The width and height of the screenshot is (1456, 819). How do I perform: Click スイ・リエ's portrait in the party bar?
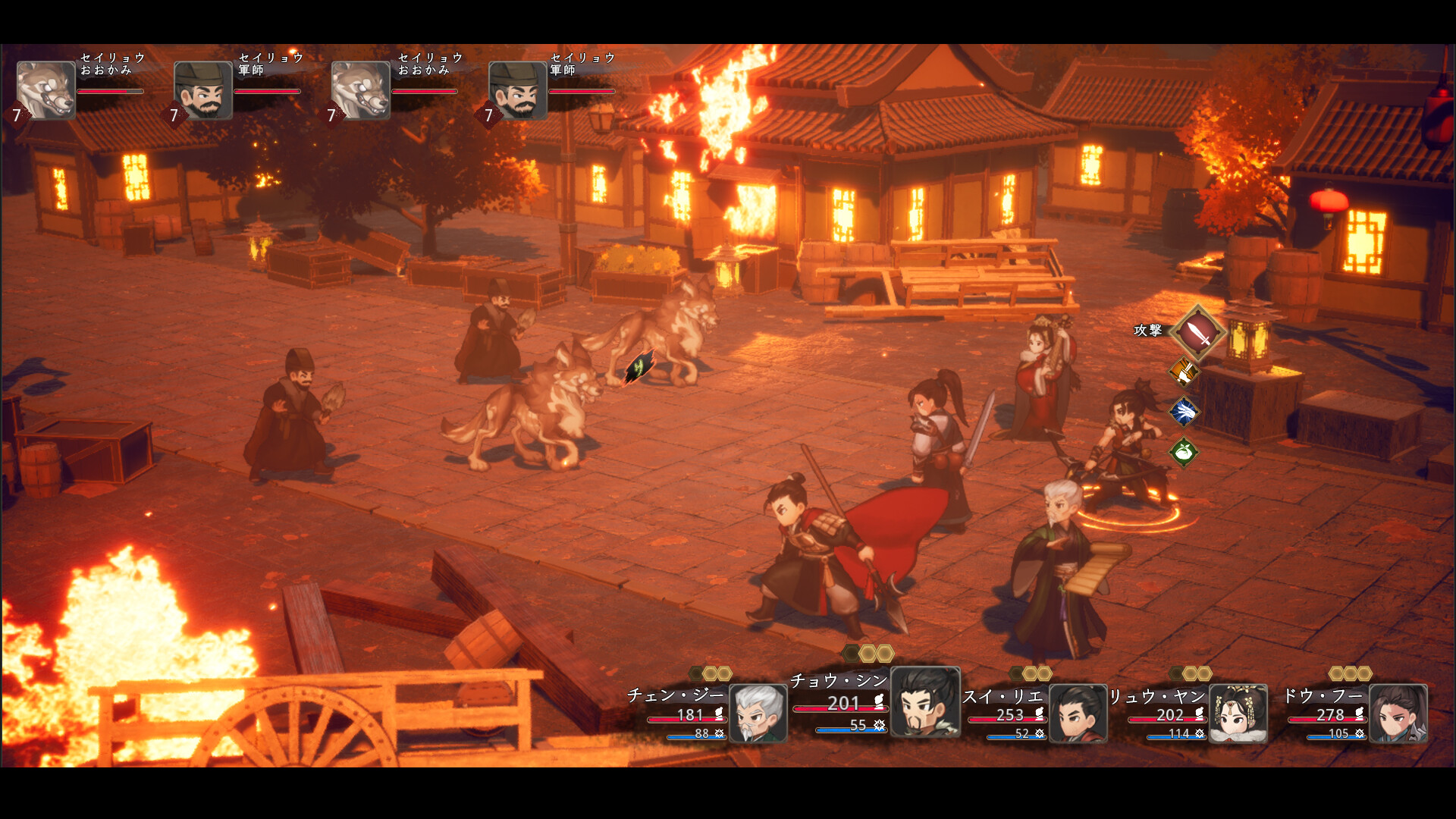(x=1078, y=713)
